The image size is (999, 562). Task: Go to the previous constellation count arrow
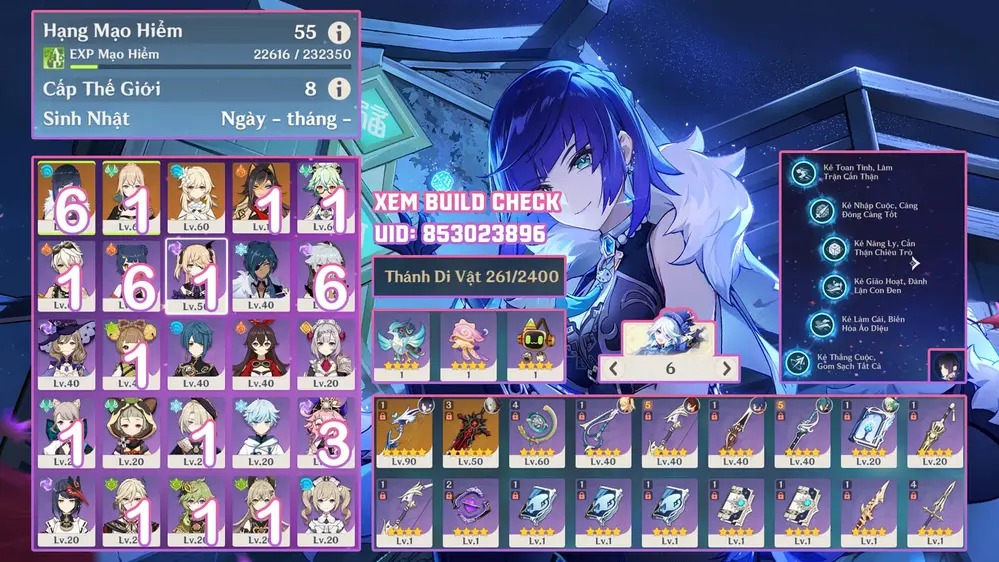(614, 368)
